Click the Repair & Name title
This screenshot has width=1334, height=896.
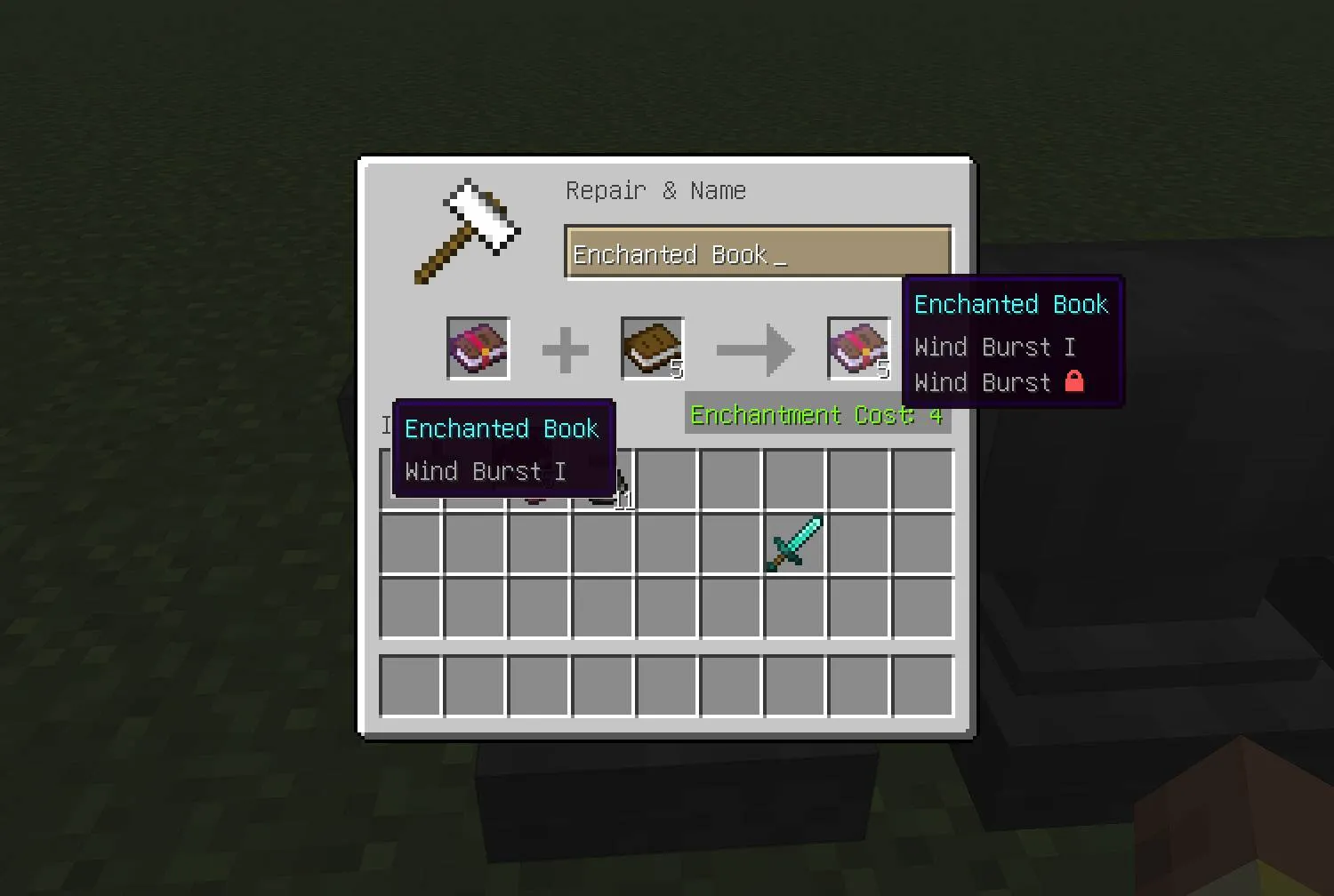coord(655,189)
